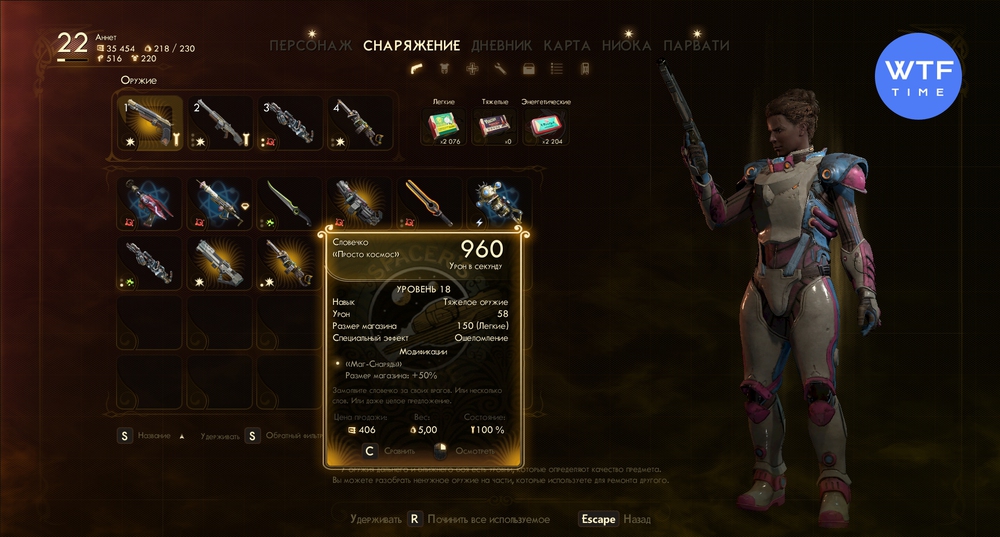Select the weapons category filter icon
Viewport: 1000px width, 537px height.
coord(417,69)
